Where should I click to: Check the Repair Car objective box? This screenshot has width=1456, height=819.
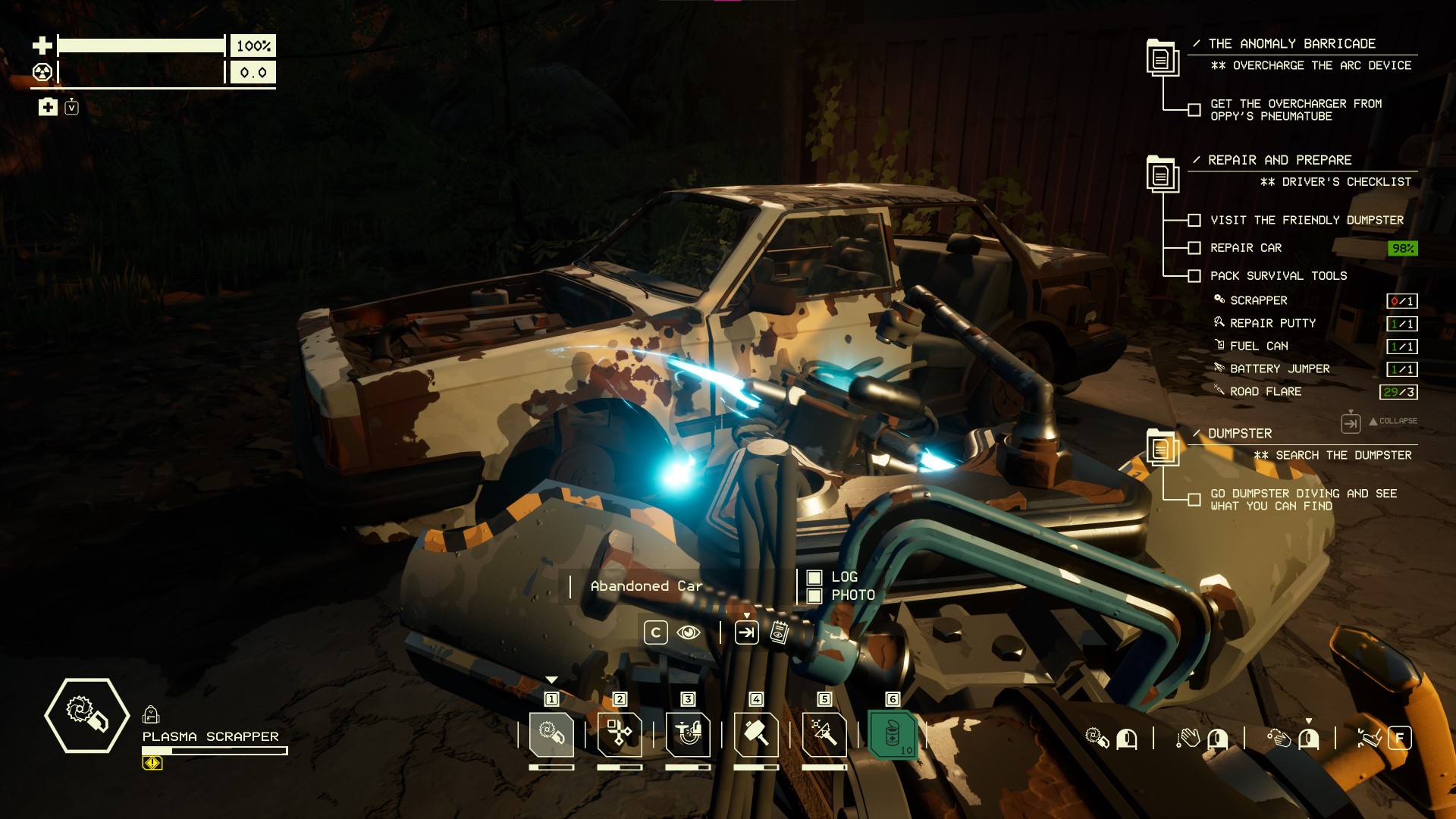(1194, 248)
